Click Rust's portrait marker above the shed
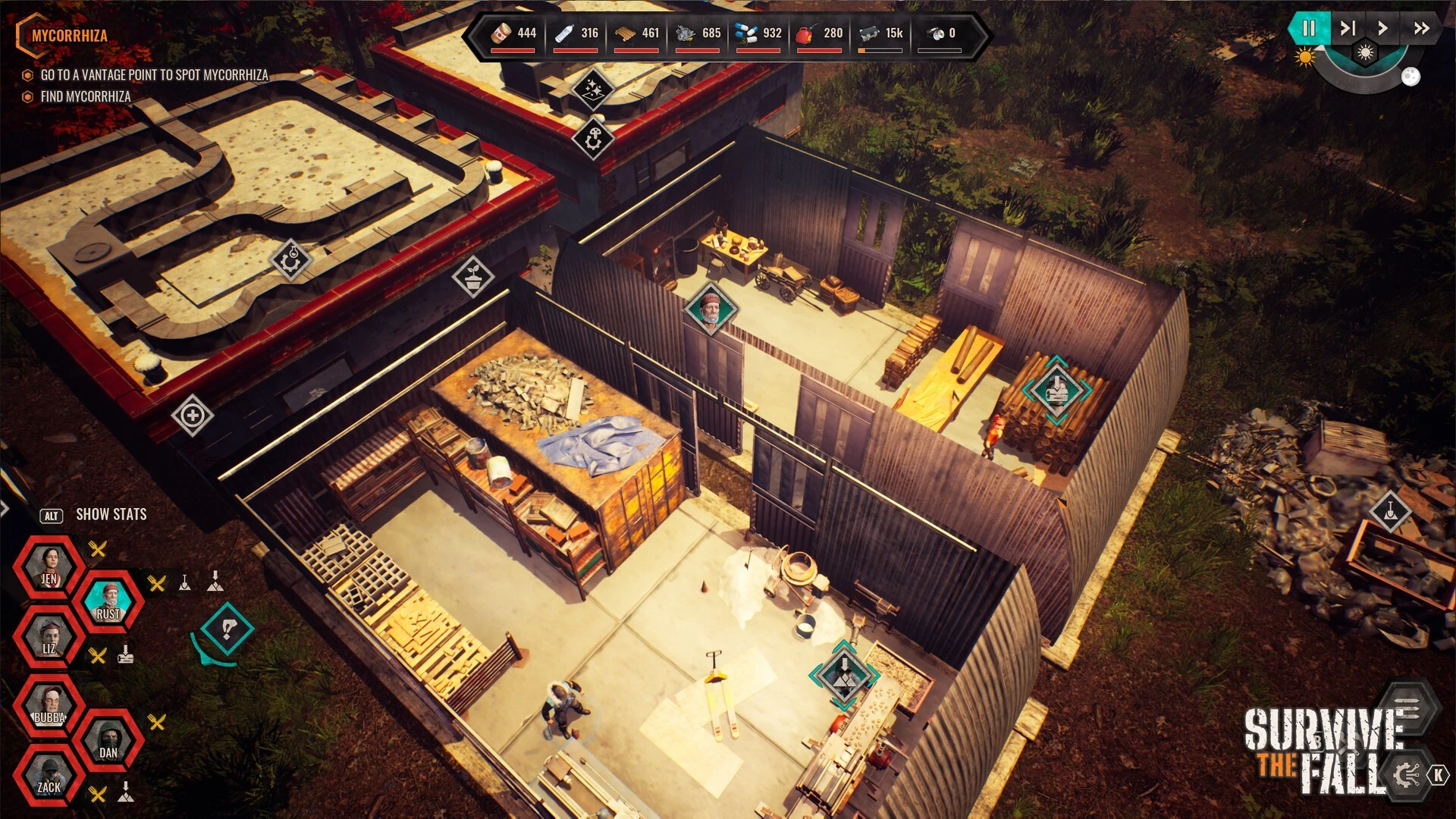This screenshot has width=1456, height=819. [711, 309]
